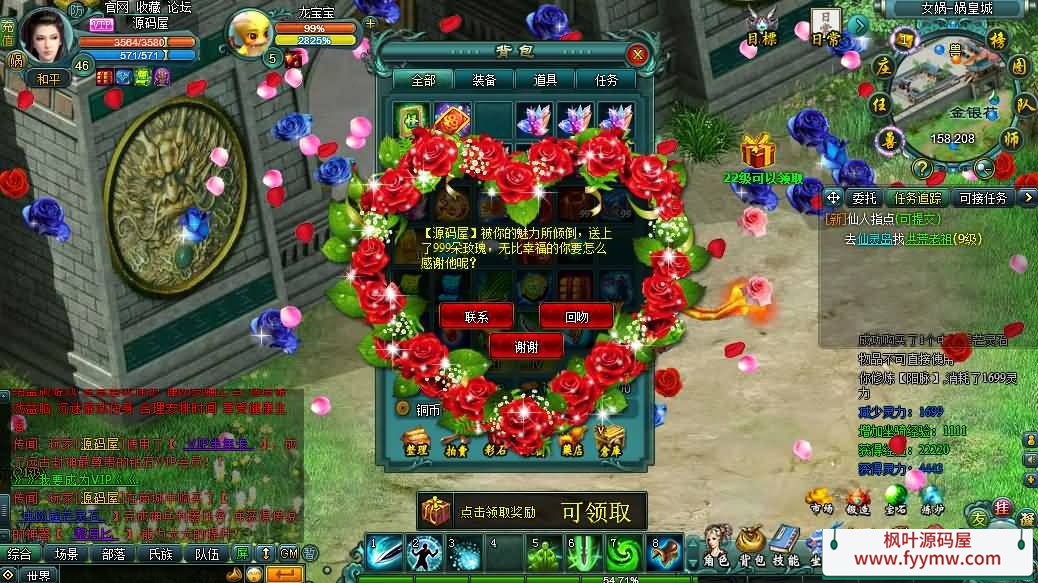Viewport: 1038px width, 583px height.
Task: Select the 谢谢 thank-you button
Action: pyautogui.click(x=526, y=346)
